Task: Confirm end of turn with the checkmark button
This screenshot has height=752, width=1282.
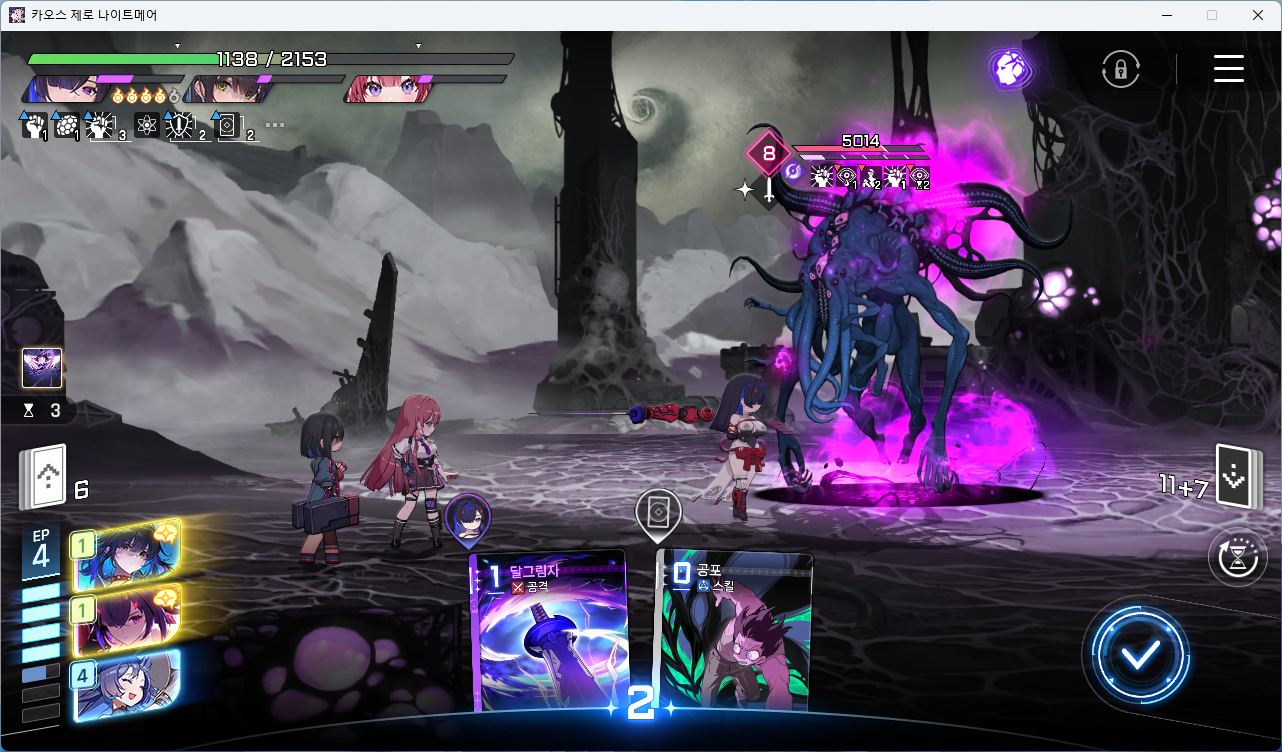Action: tap(1140, 655)
